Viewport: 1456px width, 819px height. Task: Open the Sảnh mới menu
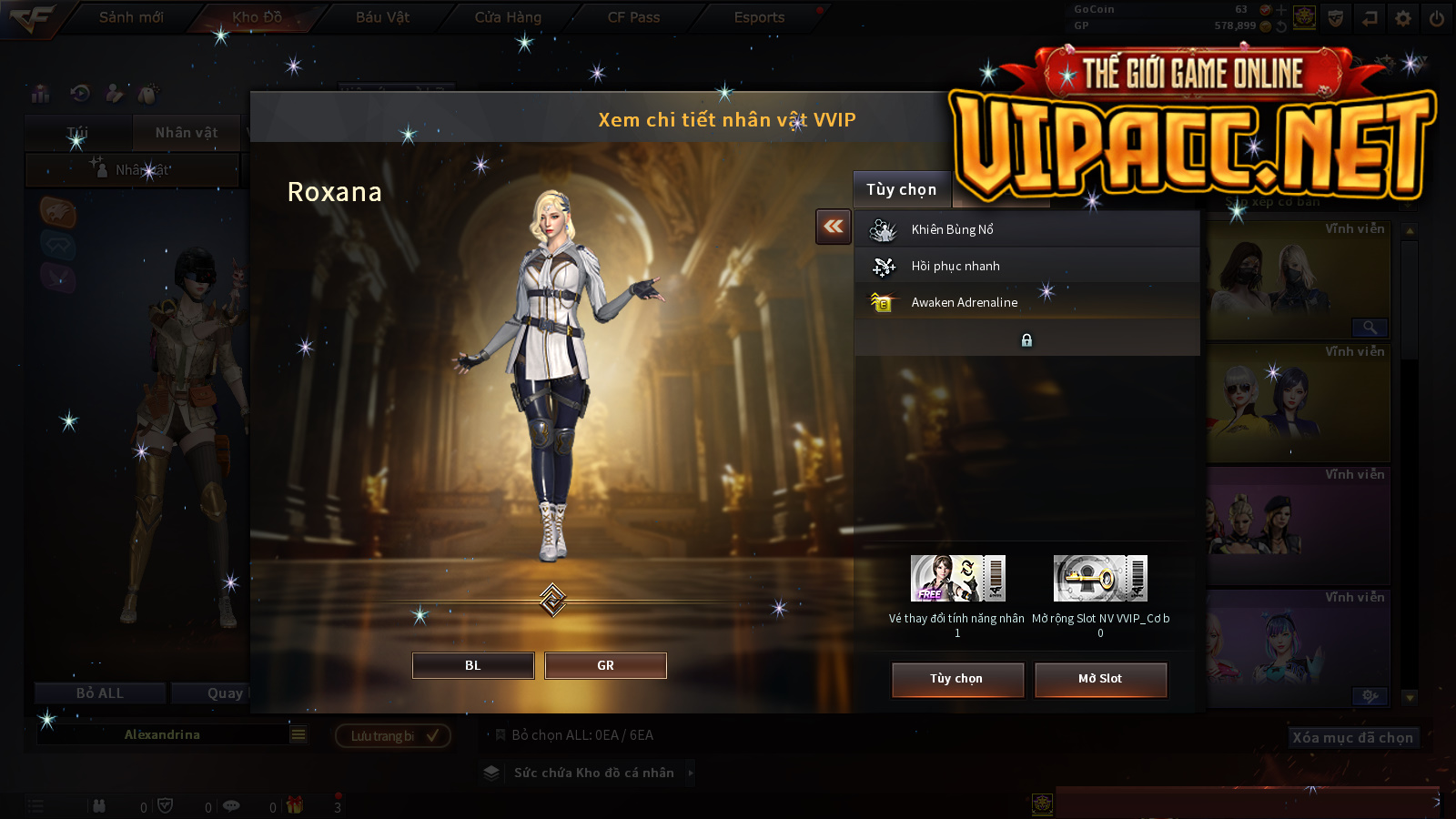click(131, 17)
